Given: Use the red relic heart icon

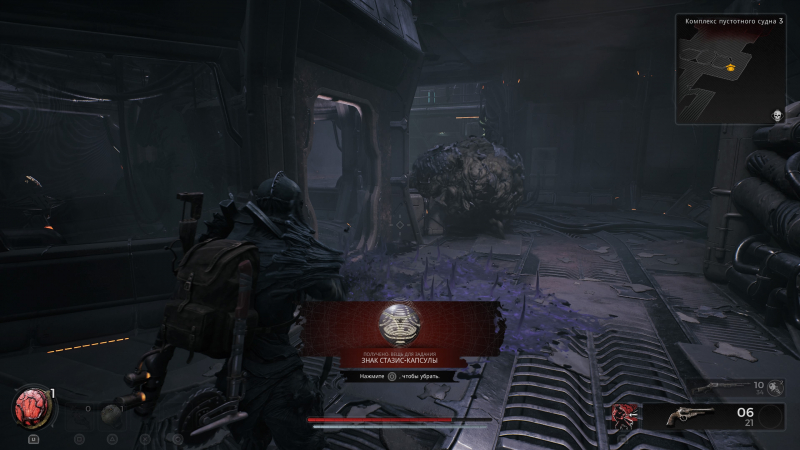Looking at the screenshot, I should click(x=30, y=407).
